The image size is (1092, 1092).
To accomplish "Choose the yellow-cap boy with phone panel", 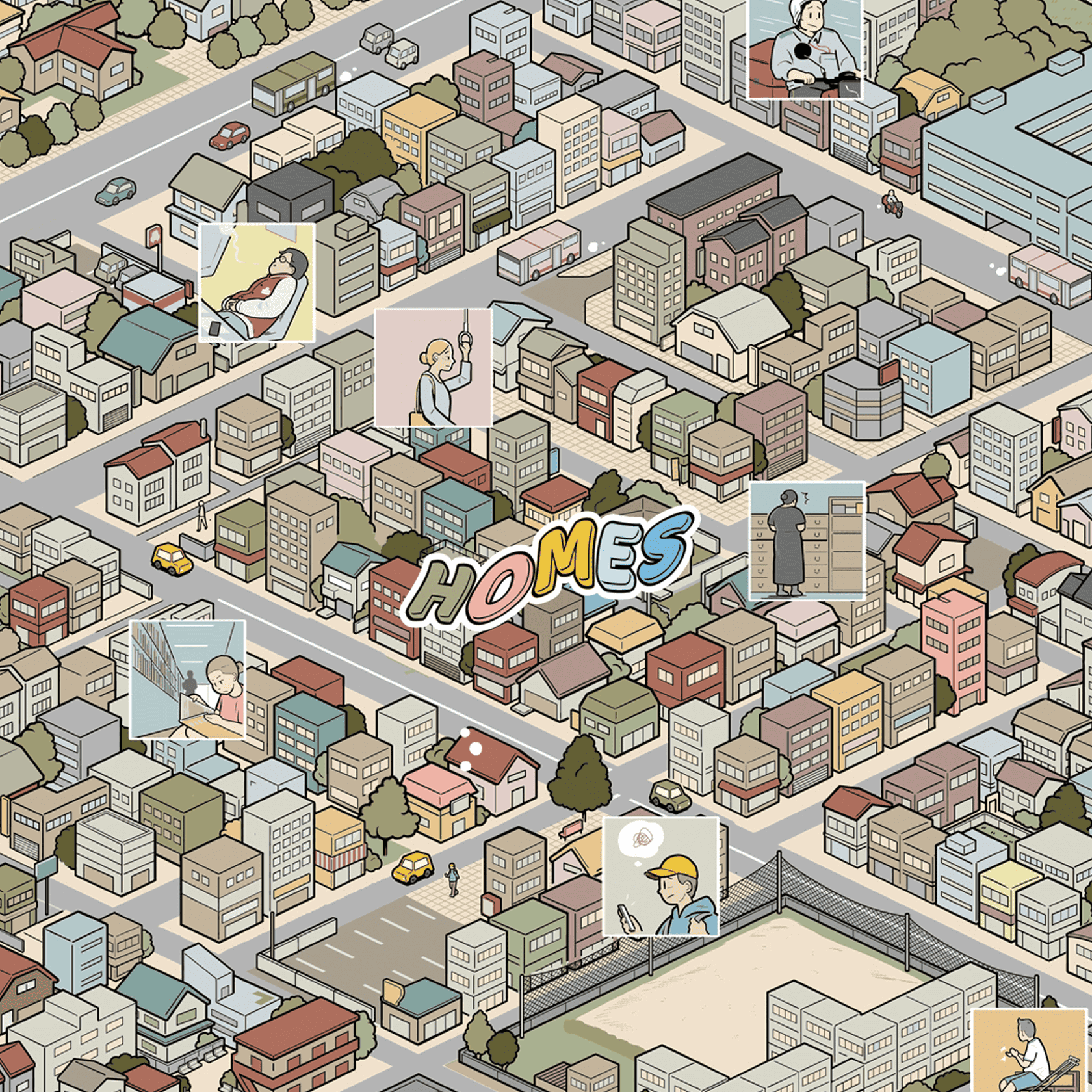I will tap(660, 876).
